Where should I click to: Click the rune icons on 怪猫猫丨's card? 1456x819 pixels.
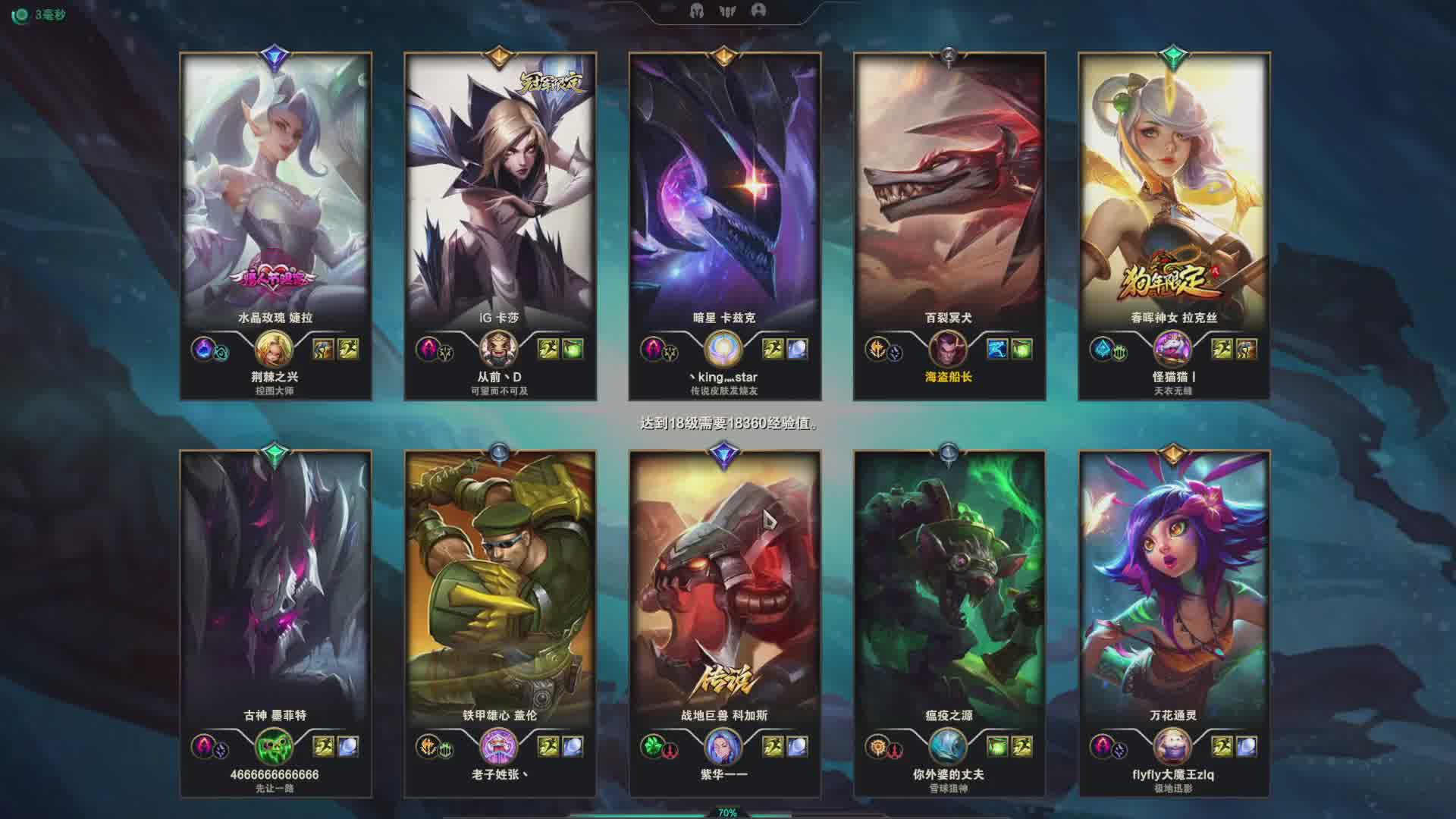tap(1109, 350)
